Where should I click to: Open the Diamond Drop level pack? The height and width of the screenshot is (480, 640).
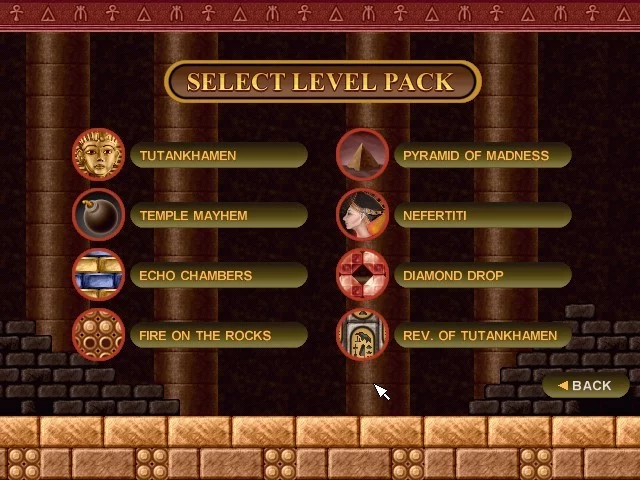pos(482,276)
